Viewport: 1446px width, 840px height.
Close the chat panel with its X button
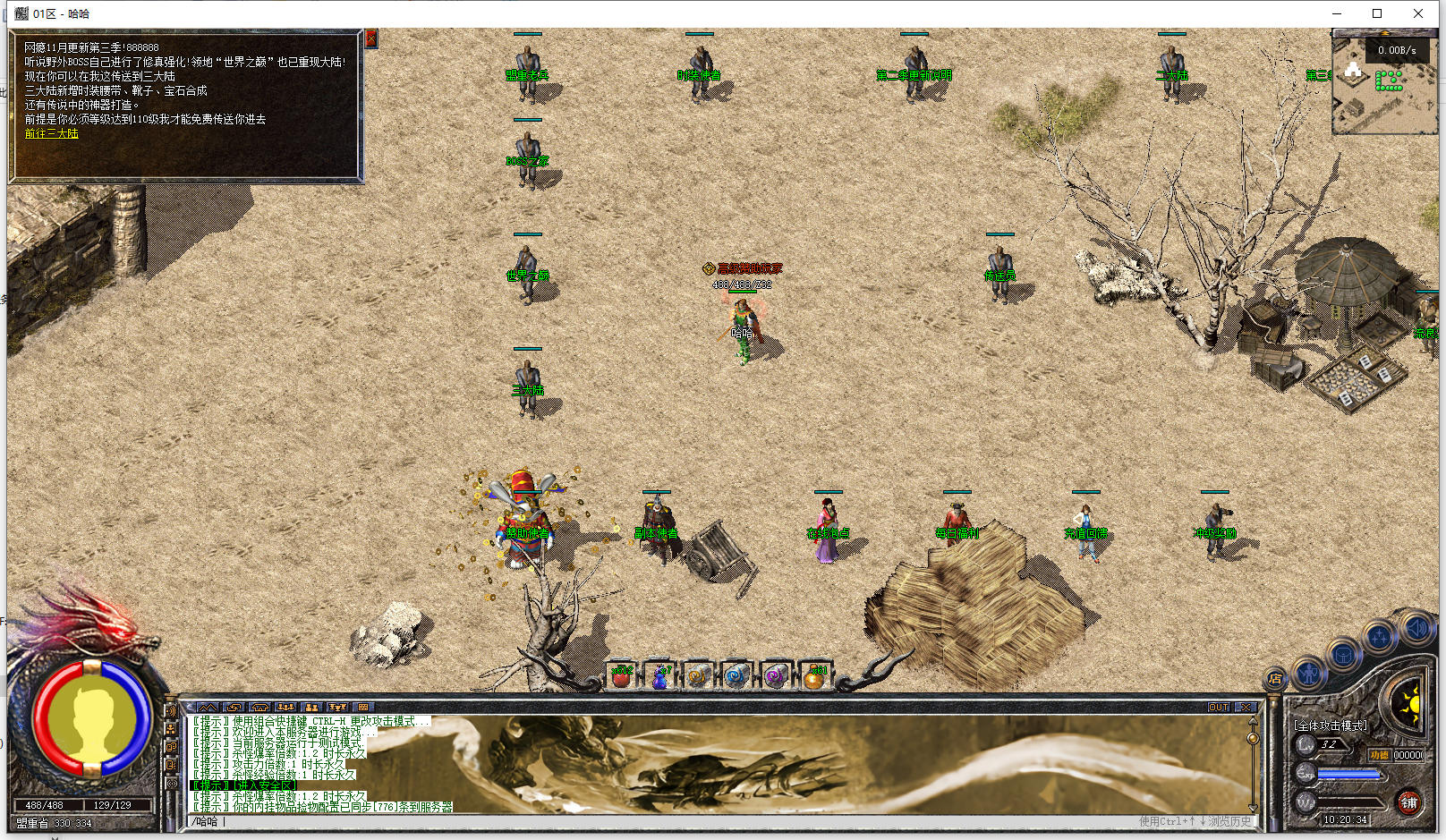click(1244, 707)
